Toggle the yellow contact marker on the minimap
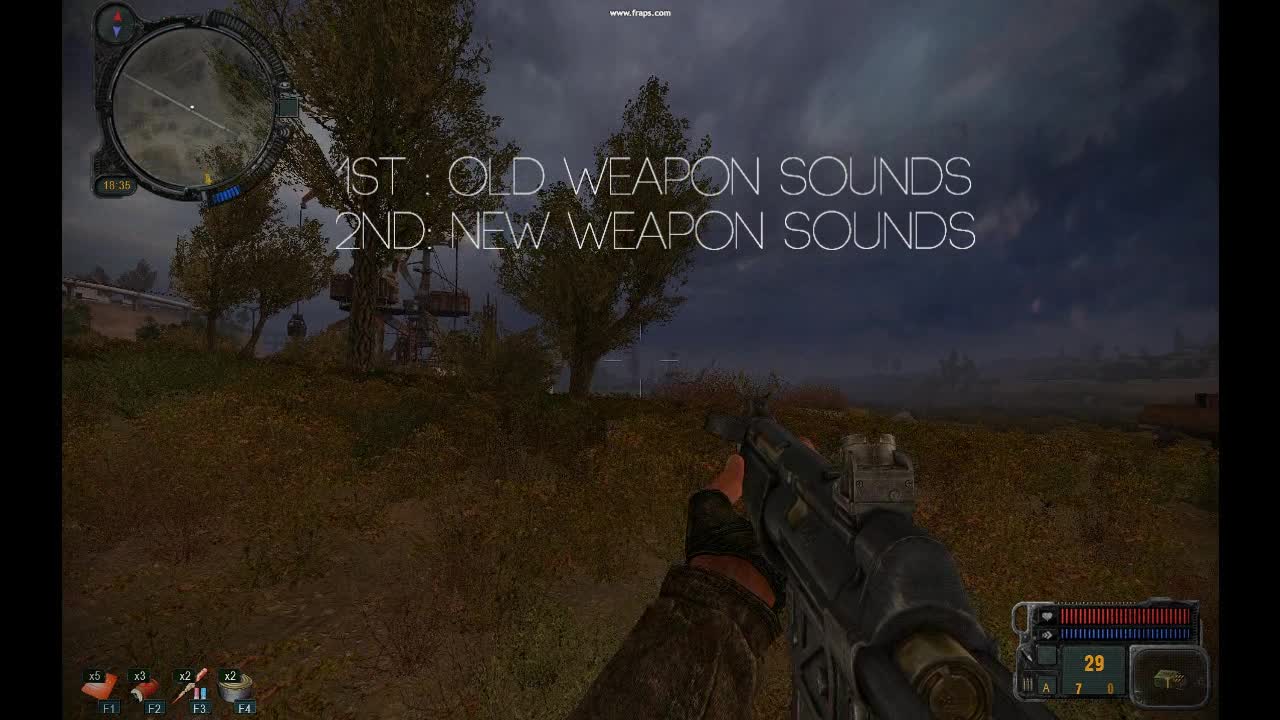 [x=208, y=178]
